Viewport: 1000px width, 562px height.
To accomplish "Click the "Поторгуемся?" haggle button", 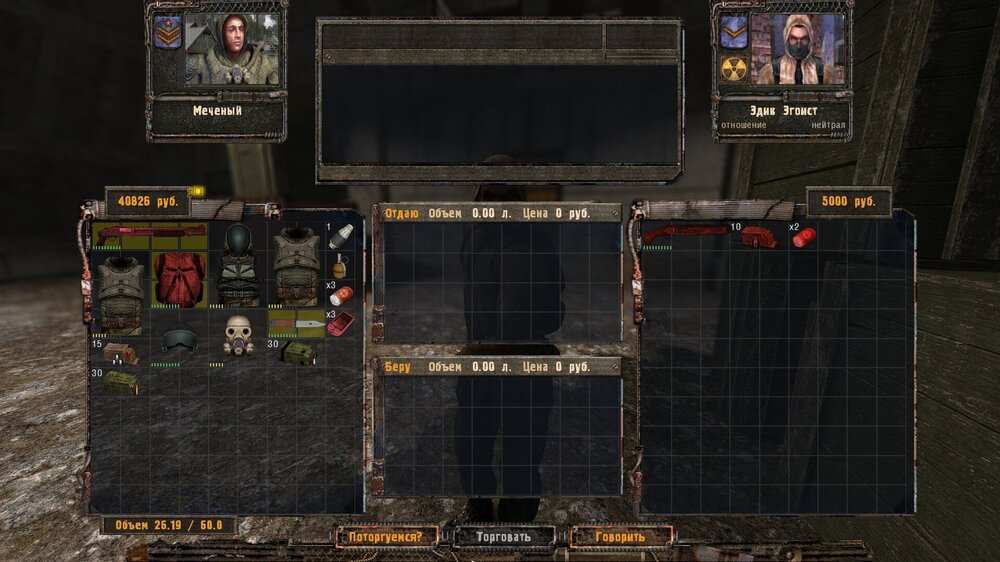I will [386, 537].
